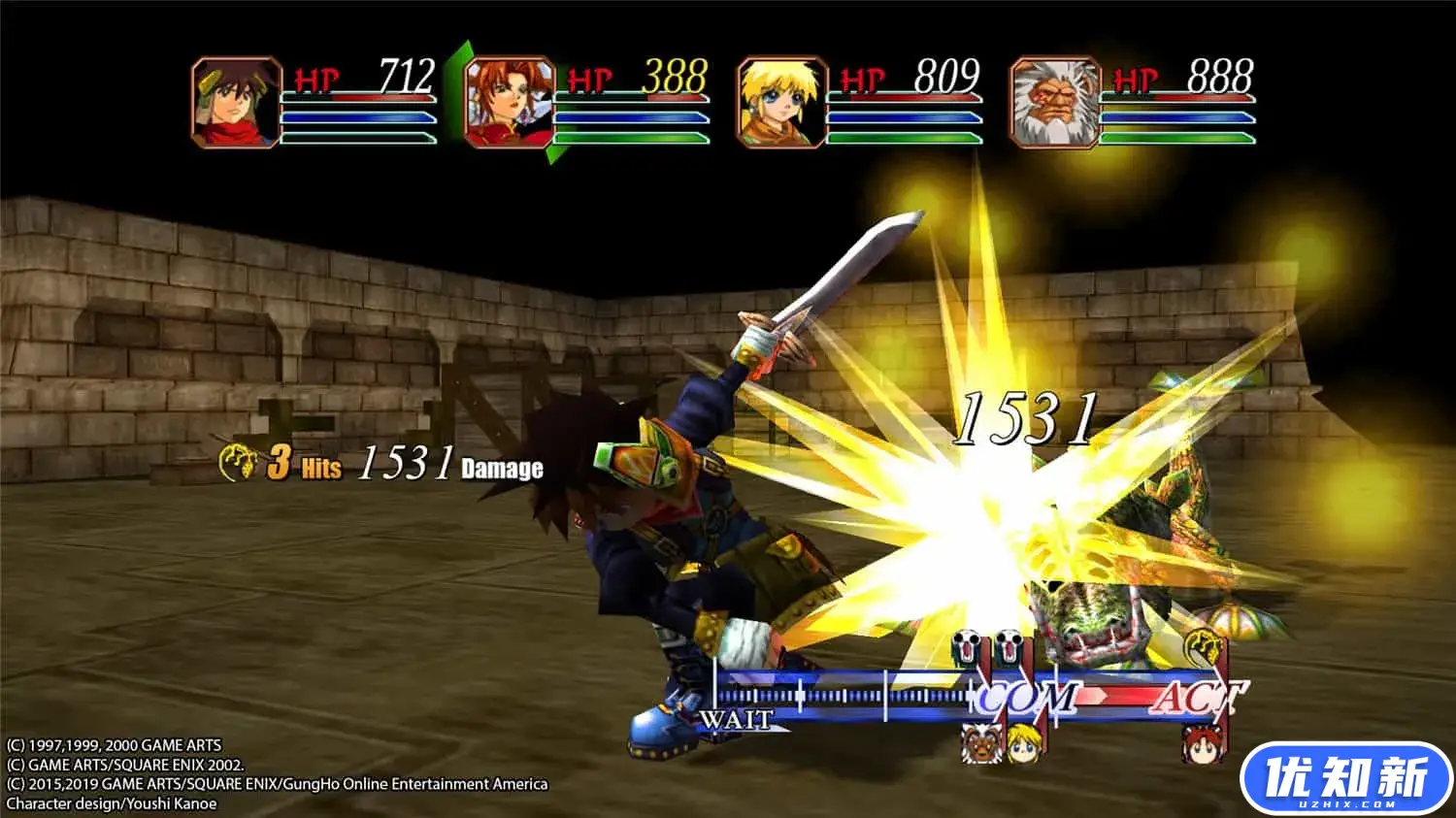Choose the blond boy Roan's portrait

(x=781, y=102)
